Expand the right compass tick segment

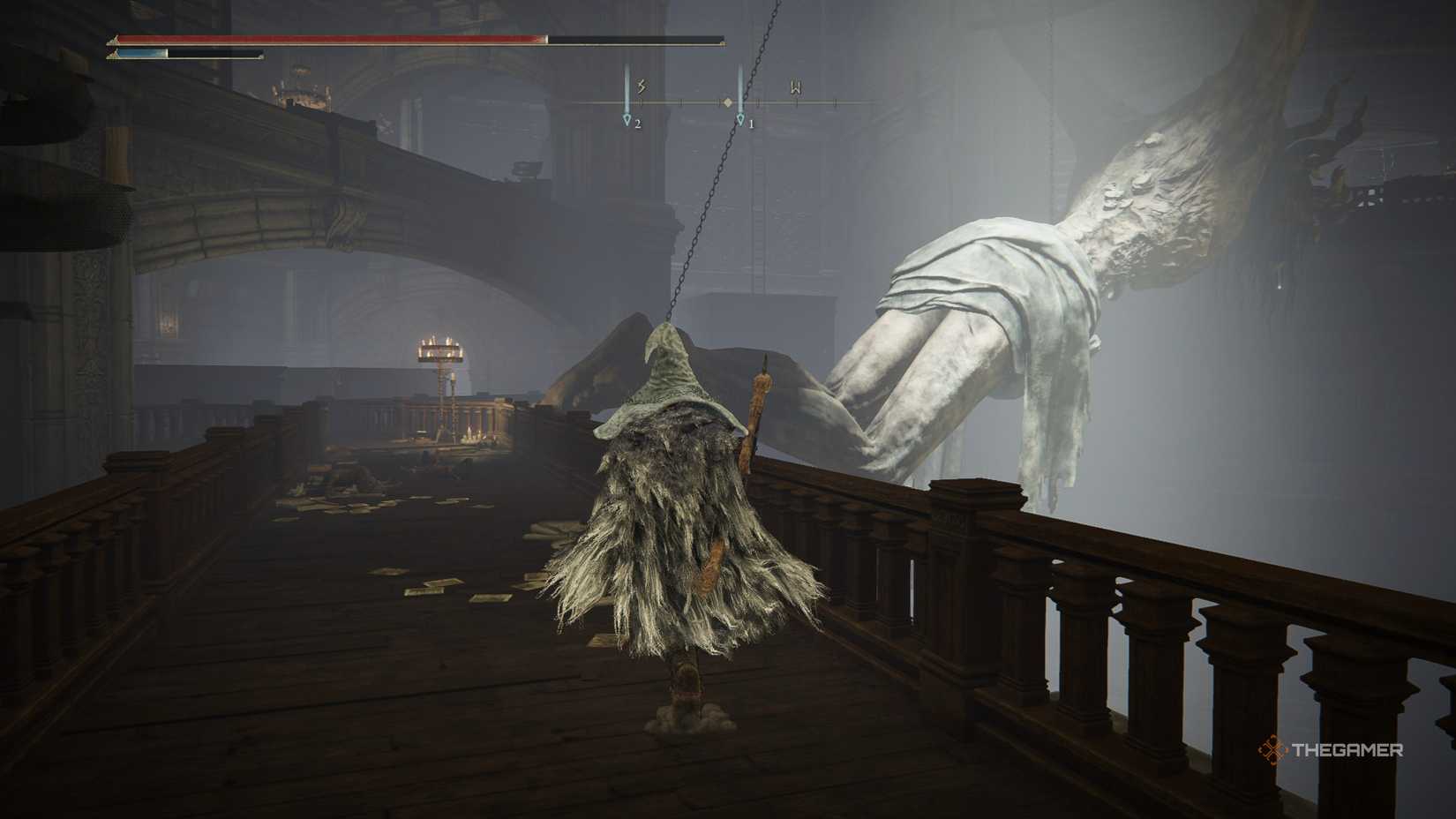759,101
